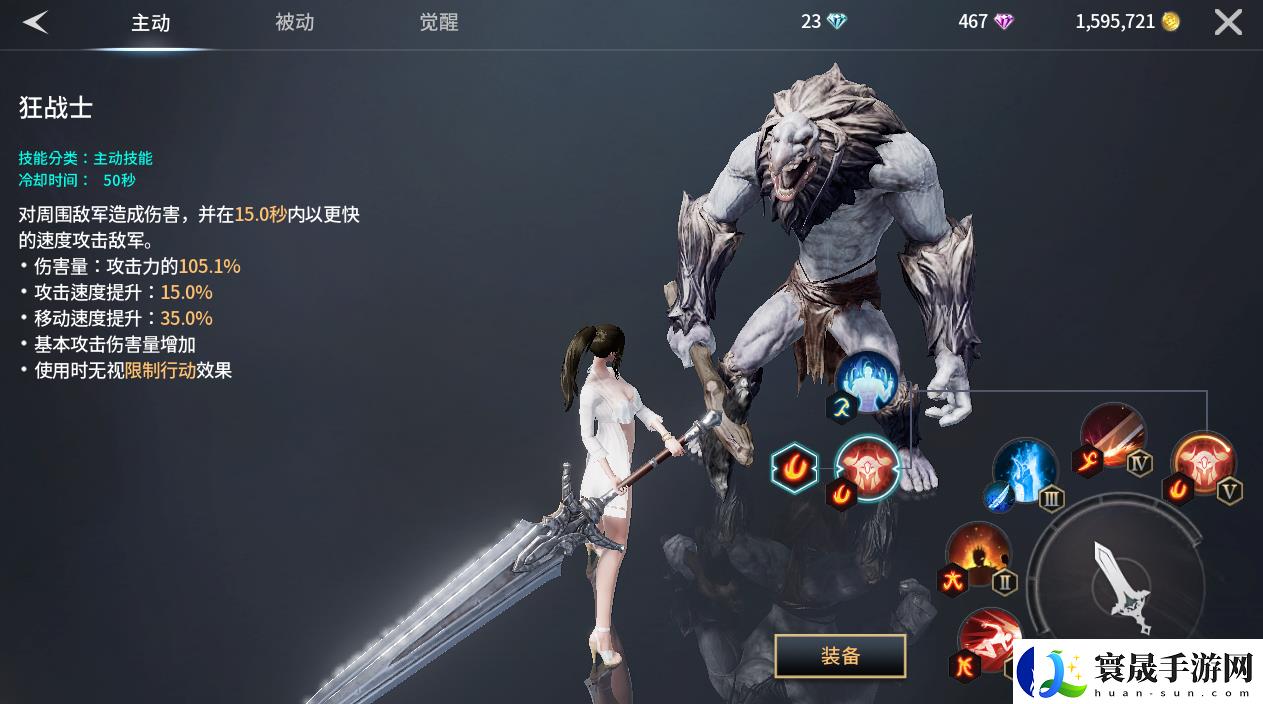Select the blue glowing body skill option
This screenshot has height=704, width=1263.
866,381
